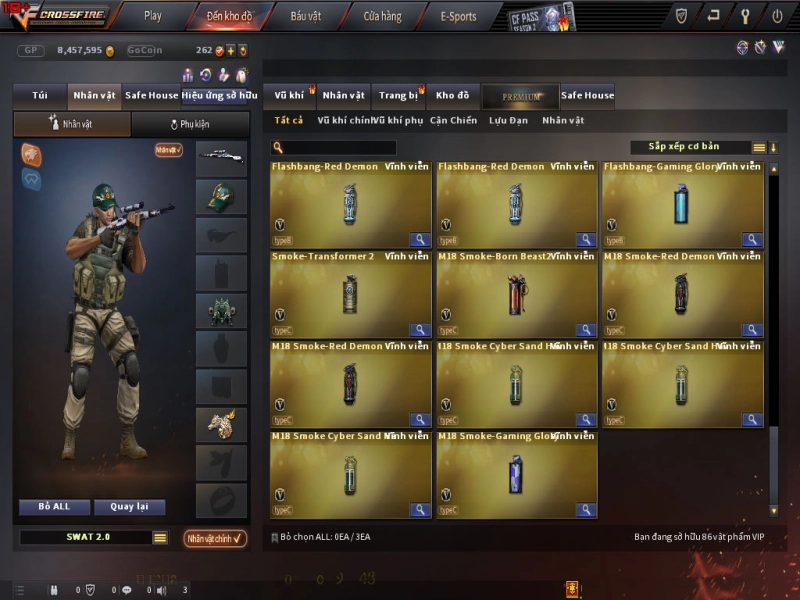
Task: Toggle the Nhân vật chính checkbox
Action: click(x=215, y=539)
